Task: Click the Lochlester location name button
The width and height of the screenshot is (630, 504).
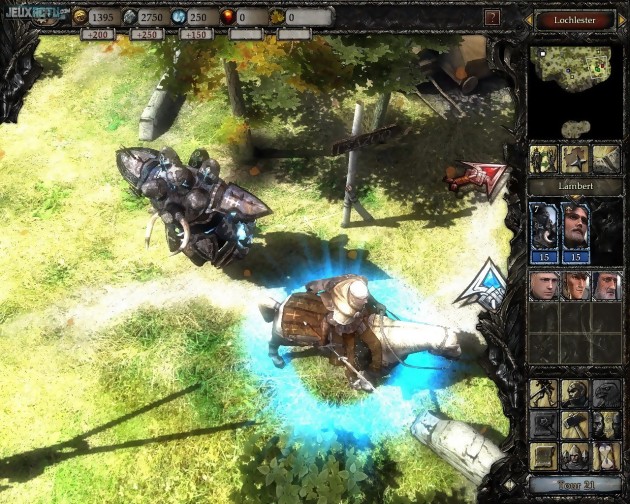Action: coord(574,19)
